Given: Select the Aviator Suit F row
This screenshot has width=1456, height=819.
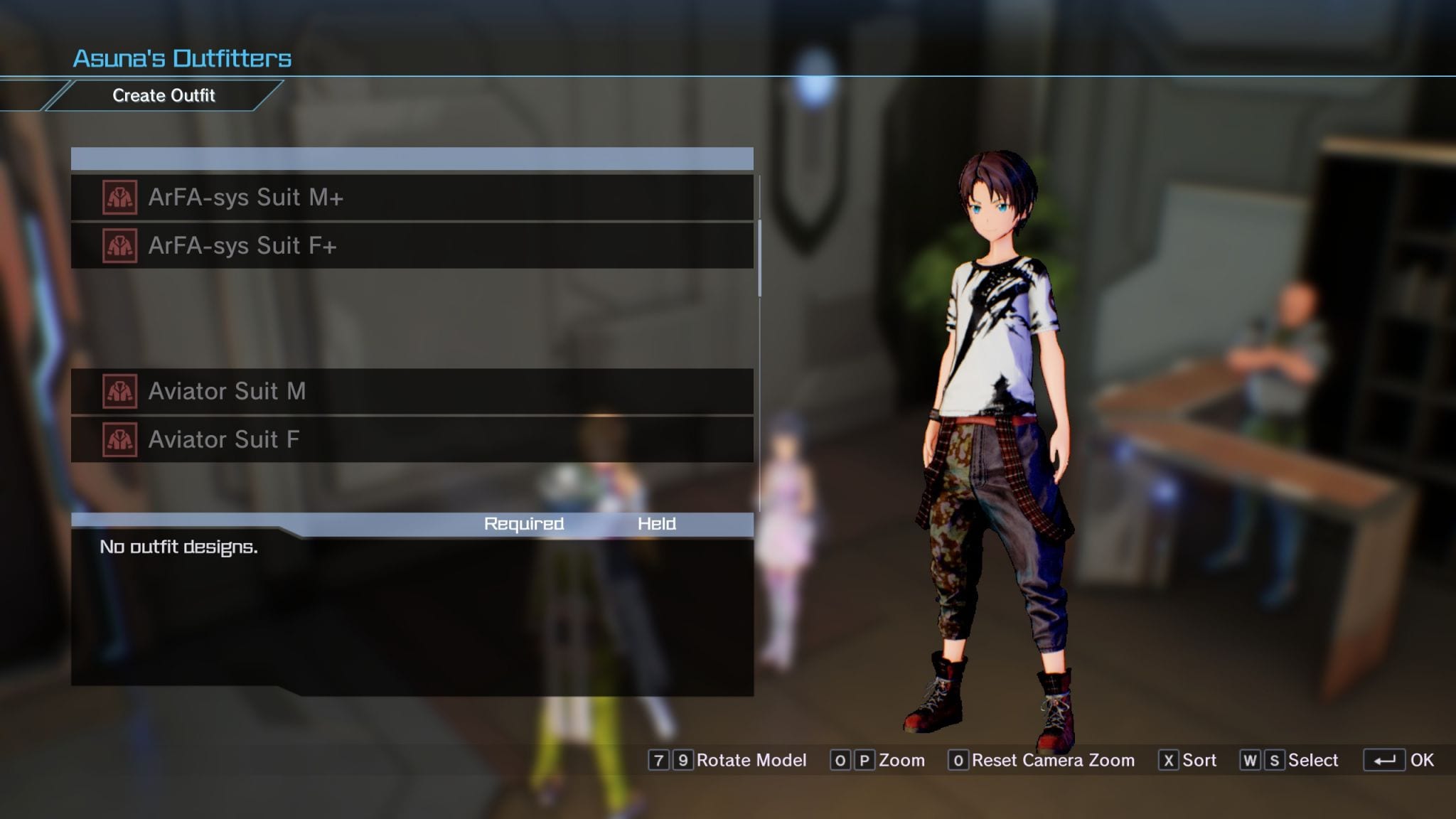Looking at the screenshot, I should 411,440.
